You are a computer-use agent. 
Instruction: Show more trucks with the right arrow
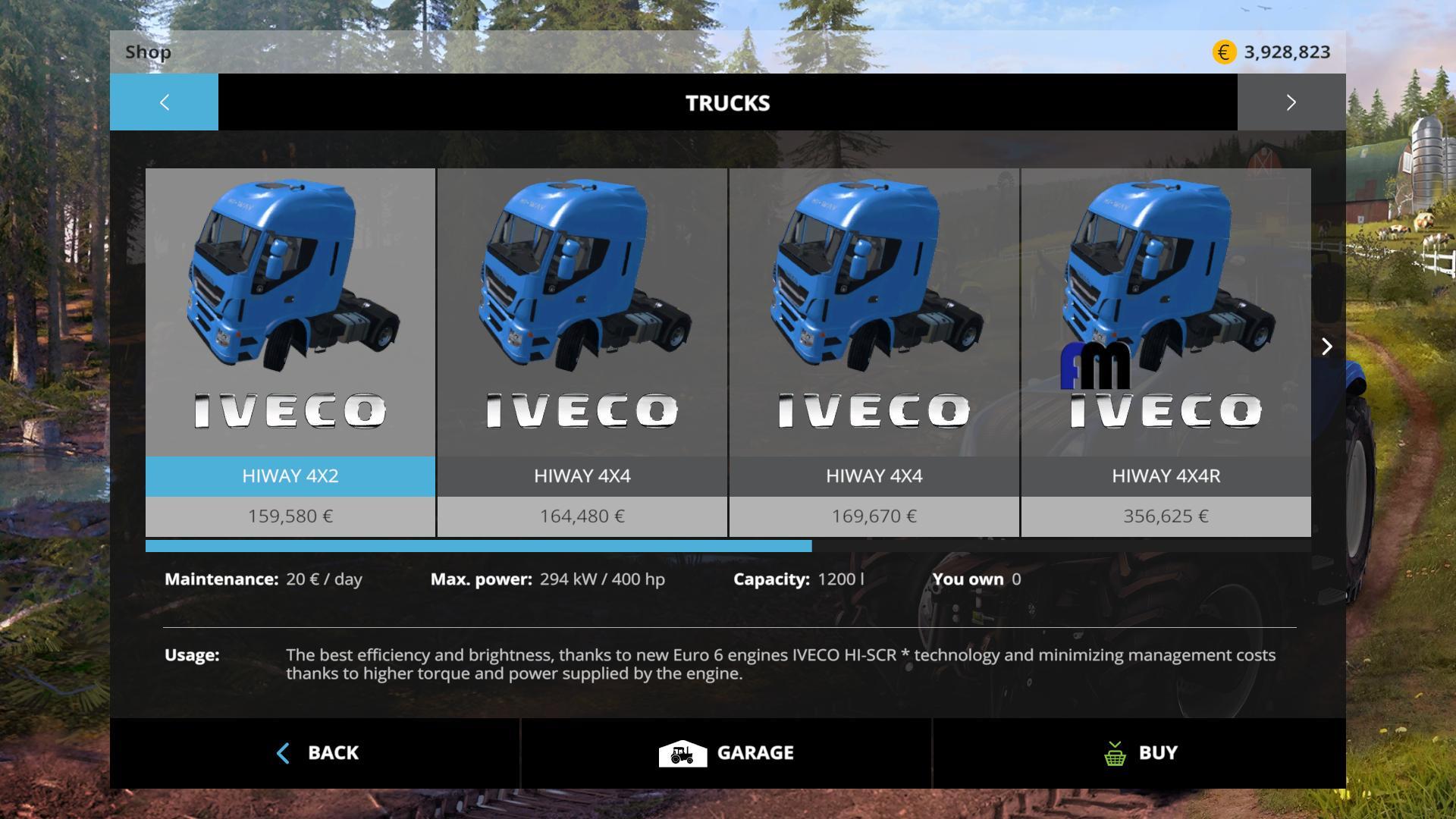(1326, 347)
